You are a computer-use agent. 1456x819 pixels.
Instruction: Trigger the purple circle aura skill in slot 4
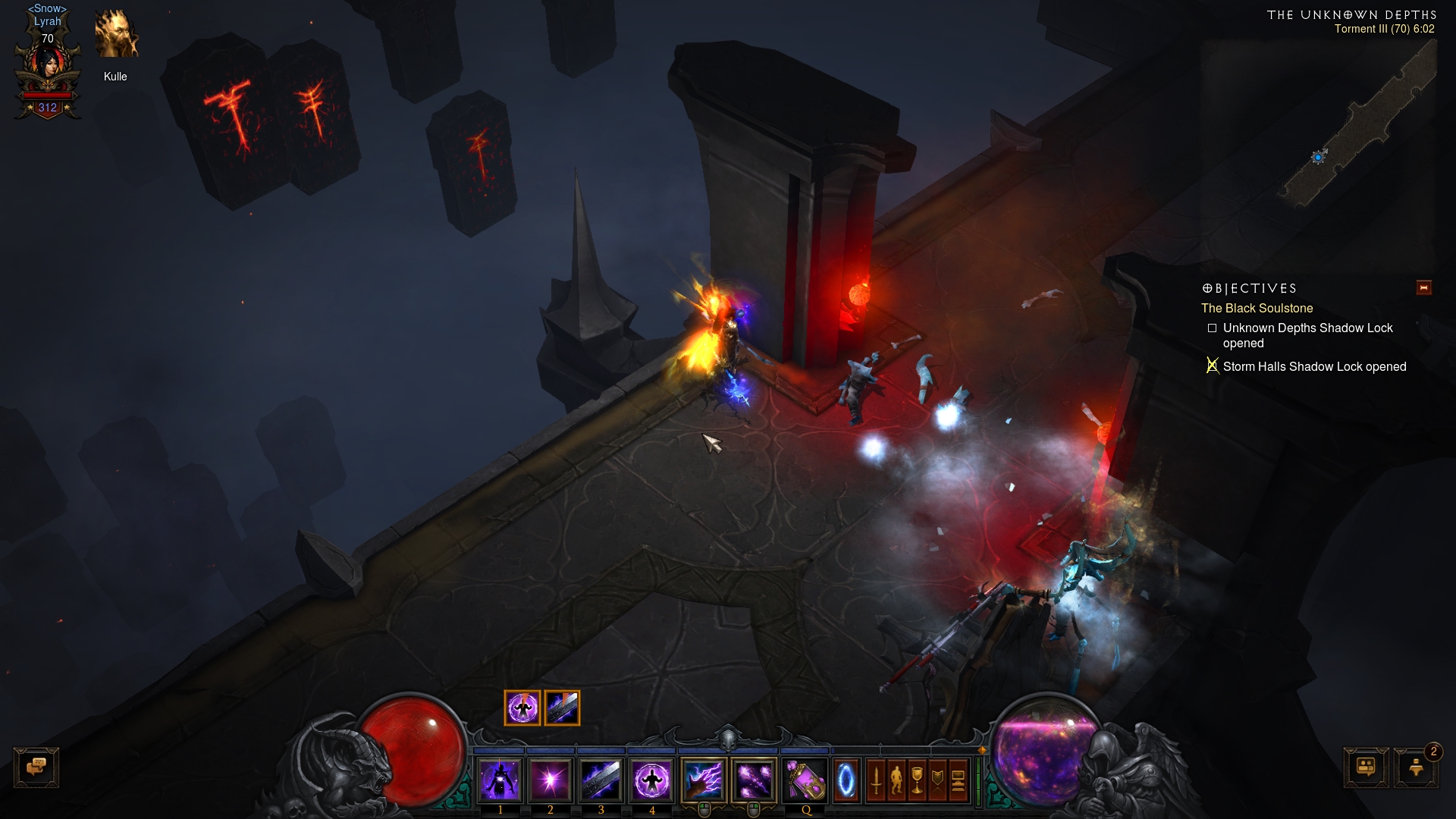click(x=651, y=780)
